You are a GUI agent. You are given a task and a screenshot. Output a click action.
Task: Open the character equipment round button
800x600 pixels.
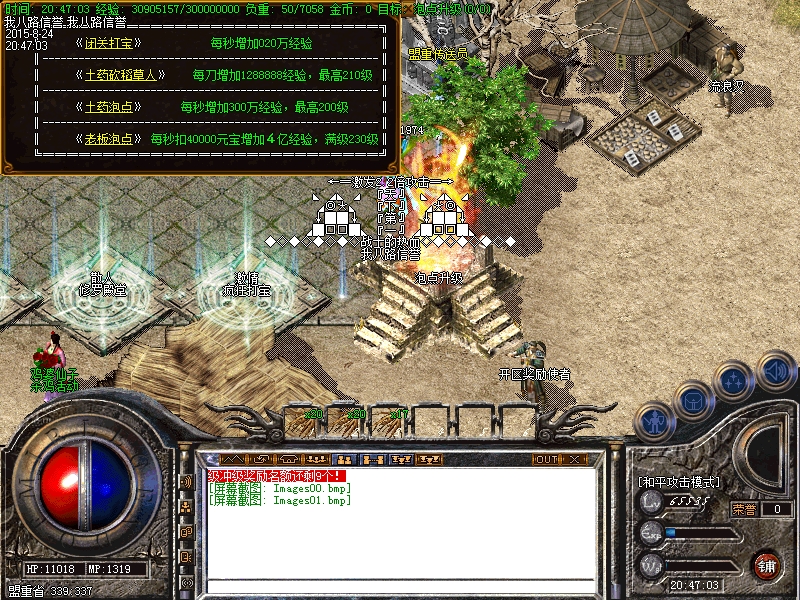pyautogui.click(x=654, y=422)
